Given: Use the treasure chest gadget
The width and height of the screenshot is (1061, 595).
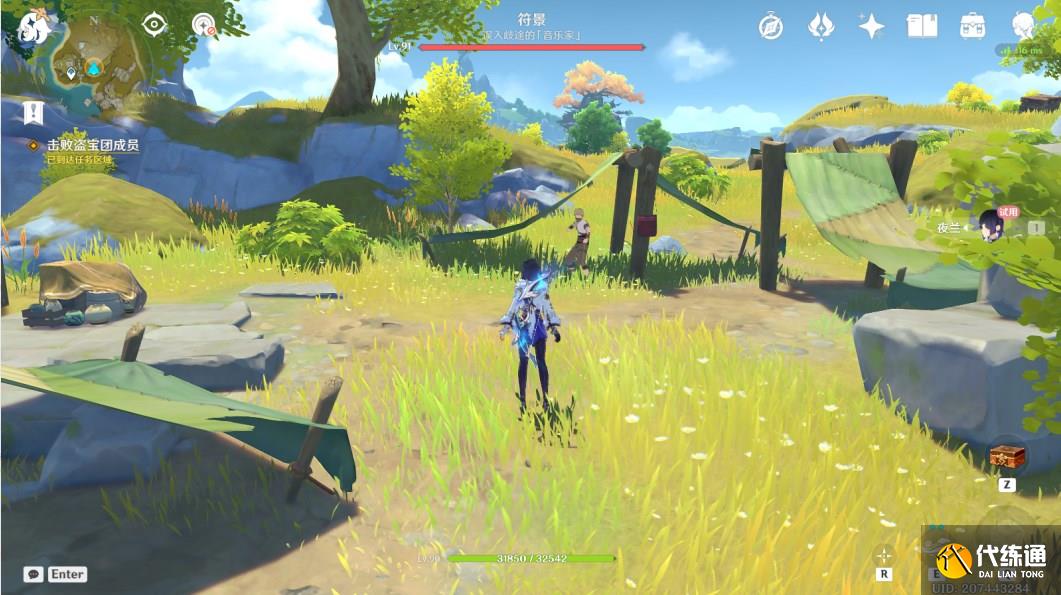Looking at the screenshot, I should [1007, 457].
